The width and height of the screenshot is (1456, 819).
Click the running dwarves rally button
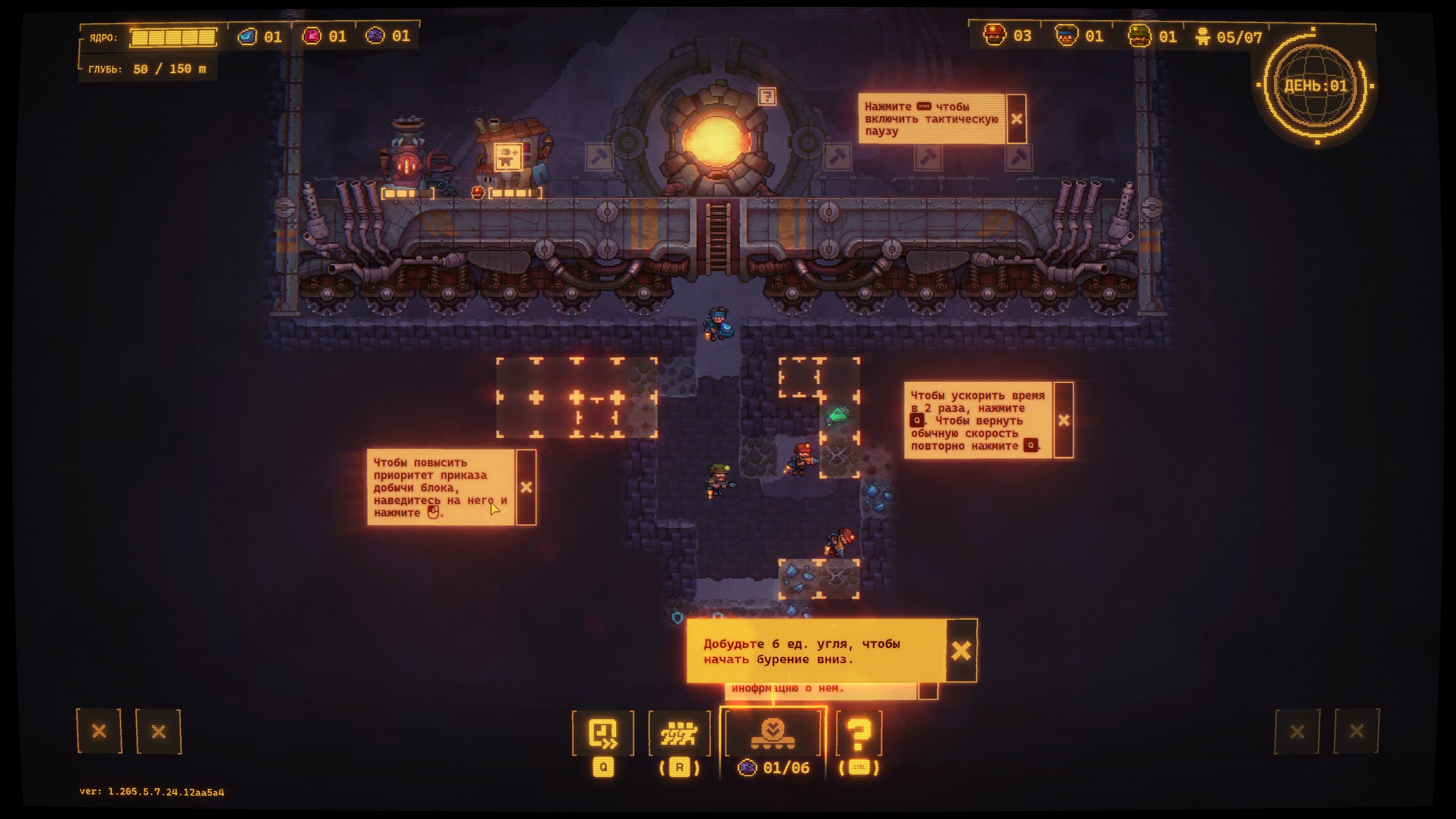click(679, 733)
